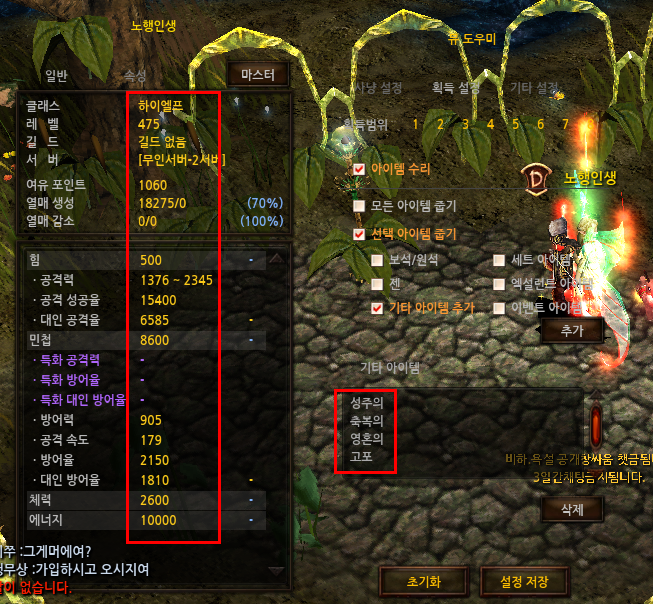Toggle 선택 아이템 줍기 (pick up selected items)
The height and width of the screenshot is (604, 653).
pos(360,234)
